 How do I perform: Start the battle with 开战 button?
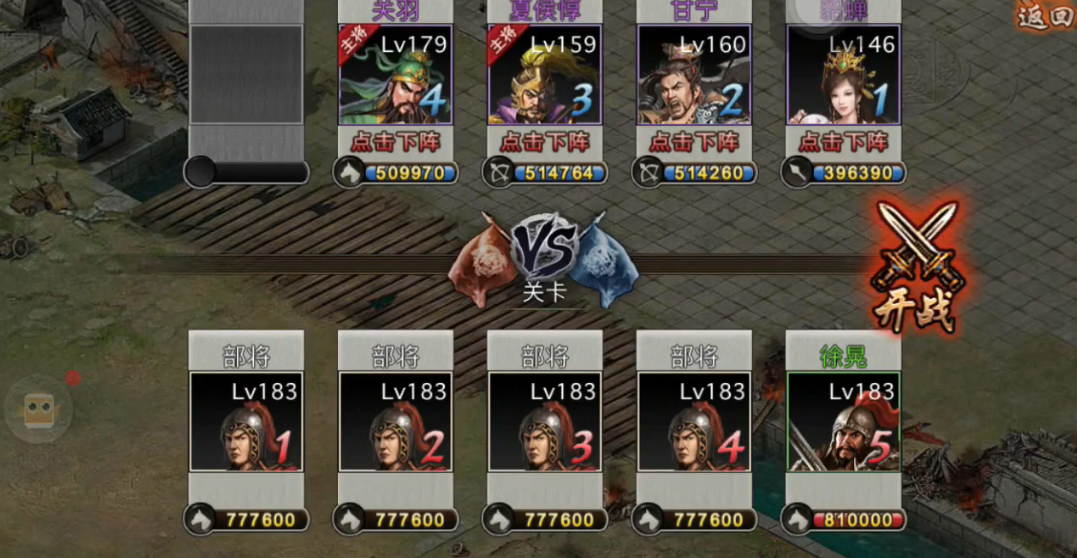(x=914, y=268)
